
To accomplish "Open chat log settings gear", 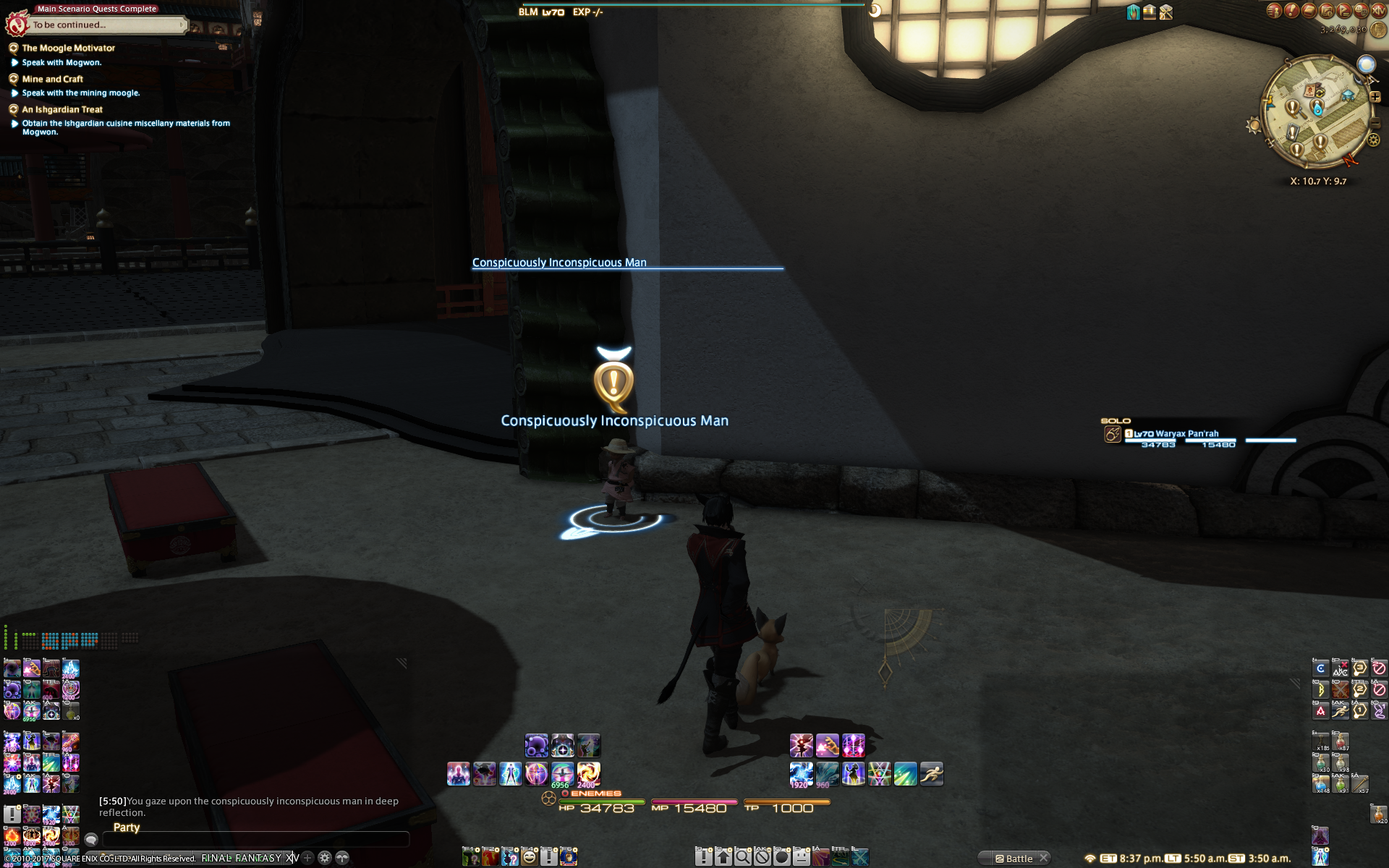I will (325, 858).
